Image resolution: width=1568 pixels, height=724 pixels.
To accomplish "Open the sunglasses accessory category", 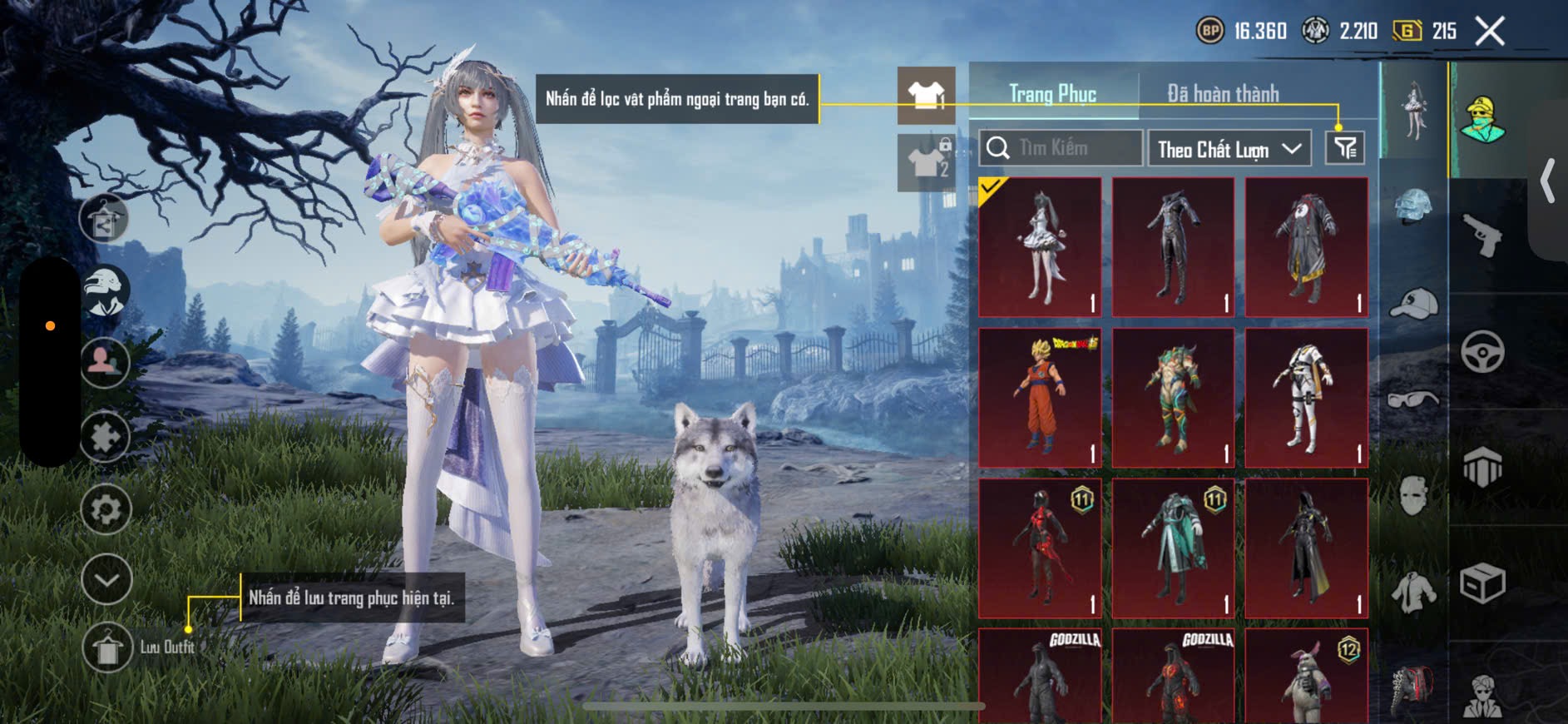I will pyautogui.click(x=1414, y=399).
